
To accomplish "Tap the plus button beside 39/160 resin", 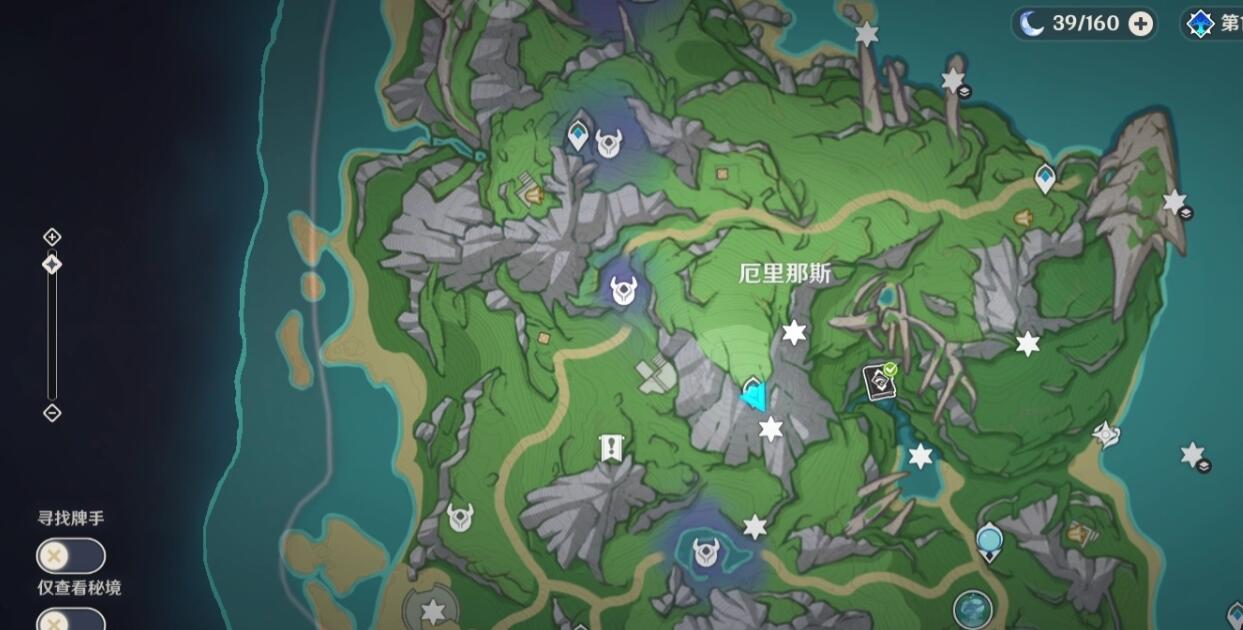I will point(1140,24).
